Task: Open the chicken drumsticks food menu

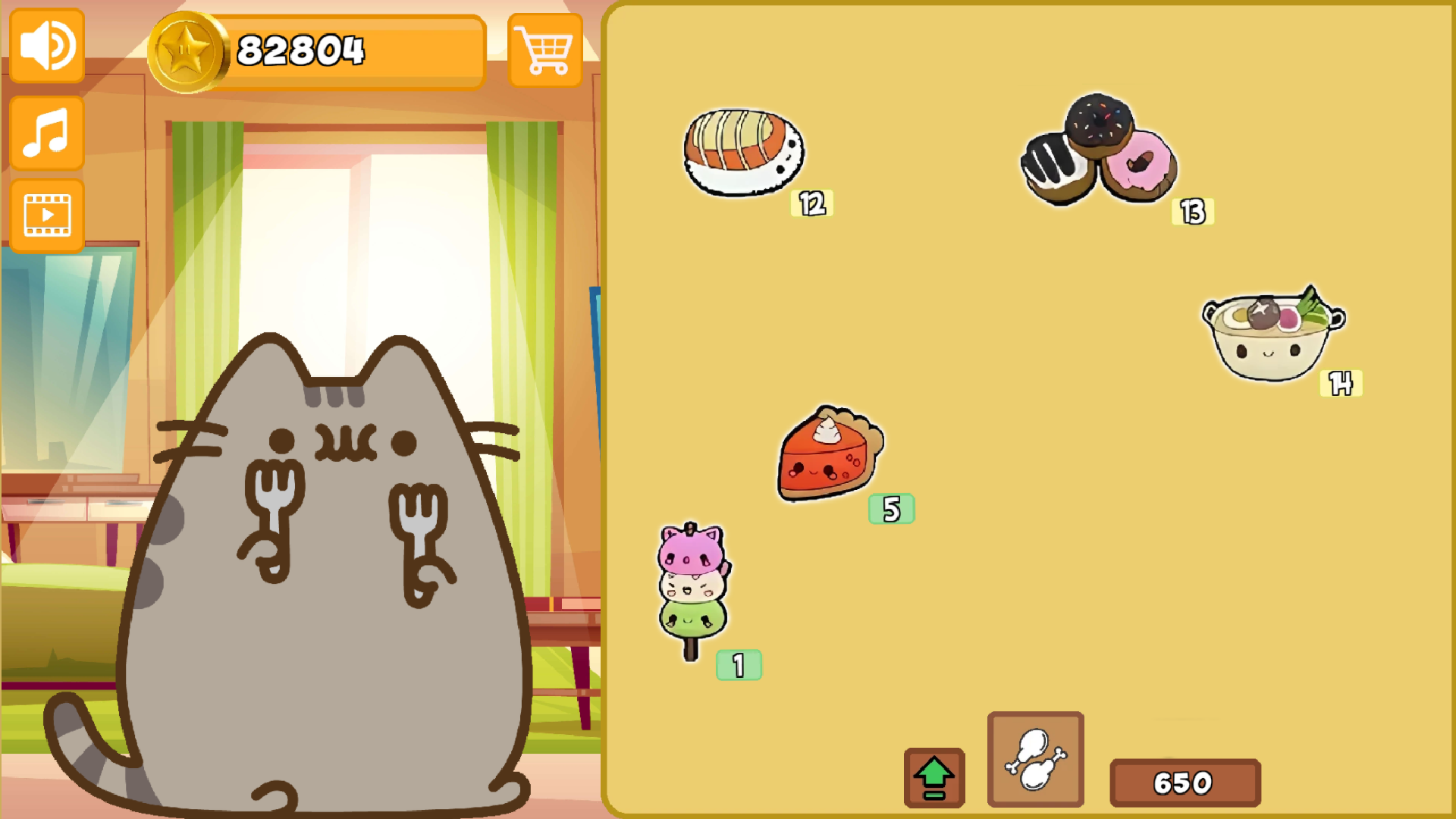Action: pyautogui.click(x=1035, y=758)
